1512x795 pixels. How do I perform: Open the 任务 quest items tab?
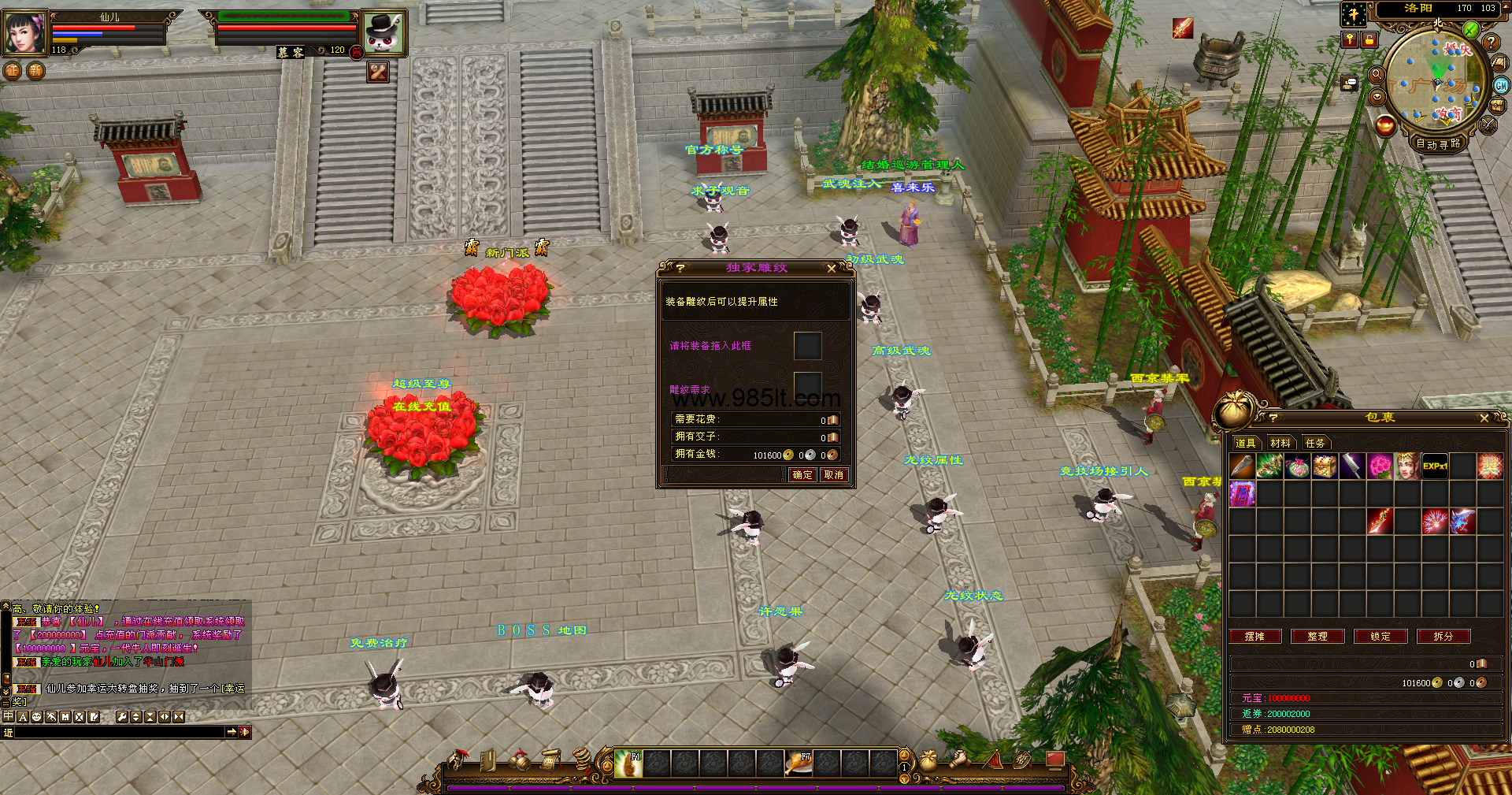pyautogui.click(x=1315, y=444)
